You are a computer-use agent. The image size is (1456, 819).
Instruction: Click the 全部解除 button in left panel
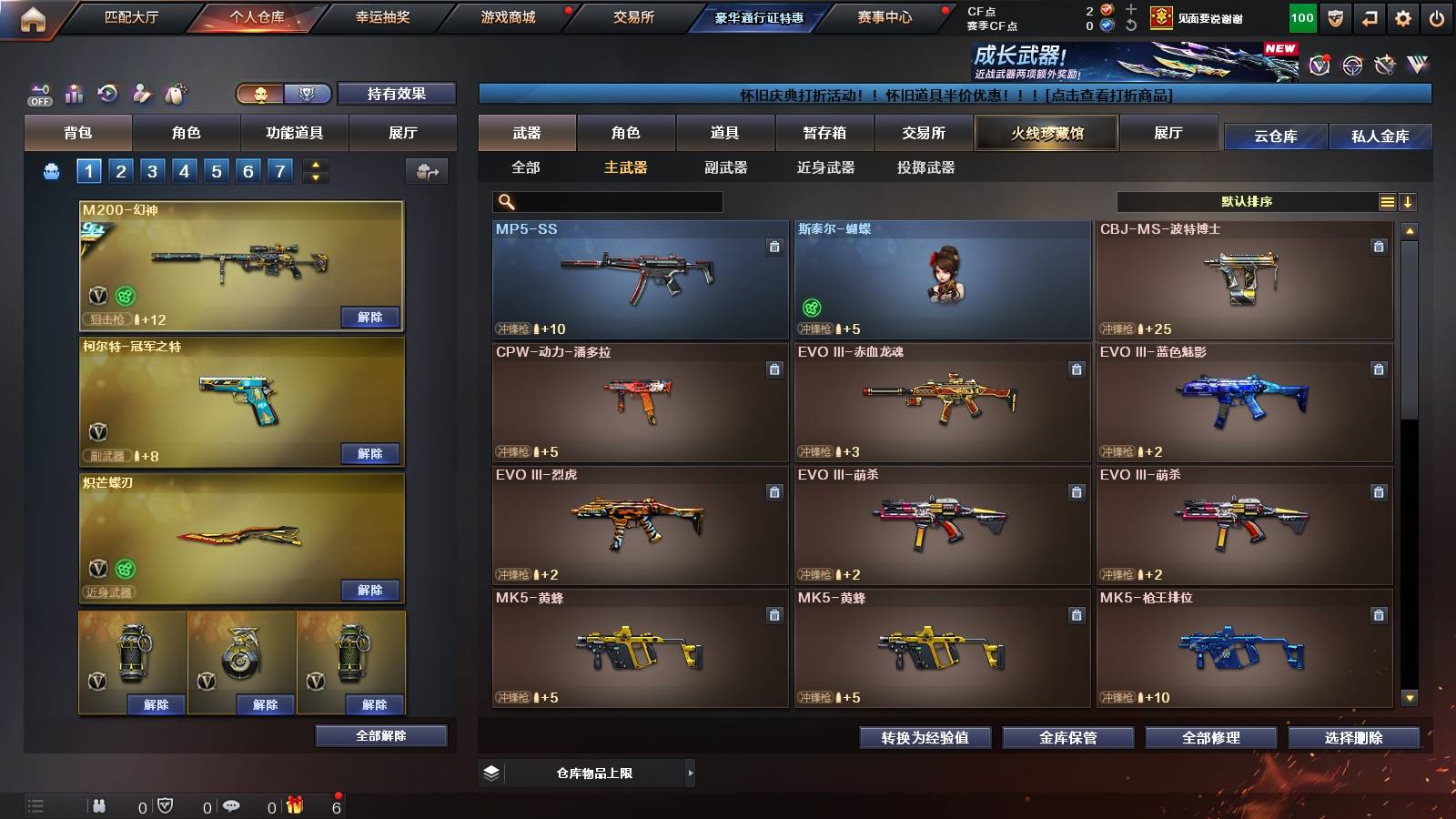tap(380, 735)
